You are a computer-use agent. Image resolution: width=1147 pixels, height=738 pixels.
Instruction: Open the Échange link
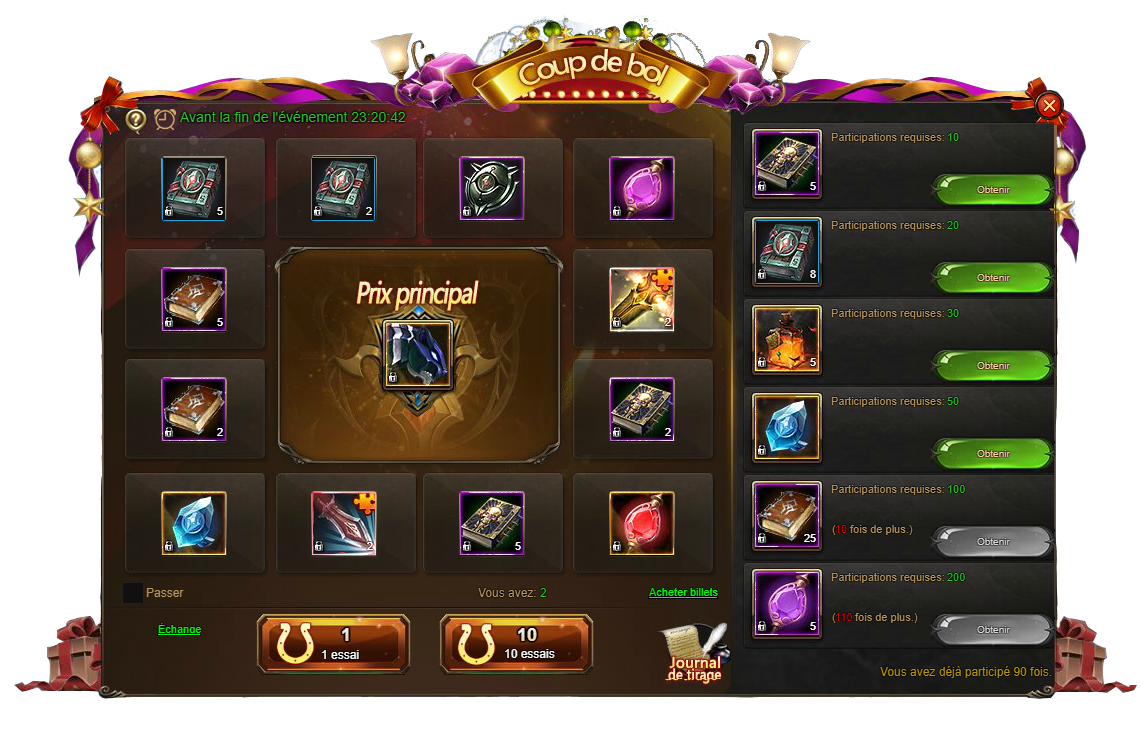(179, 629)
